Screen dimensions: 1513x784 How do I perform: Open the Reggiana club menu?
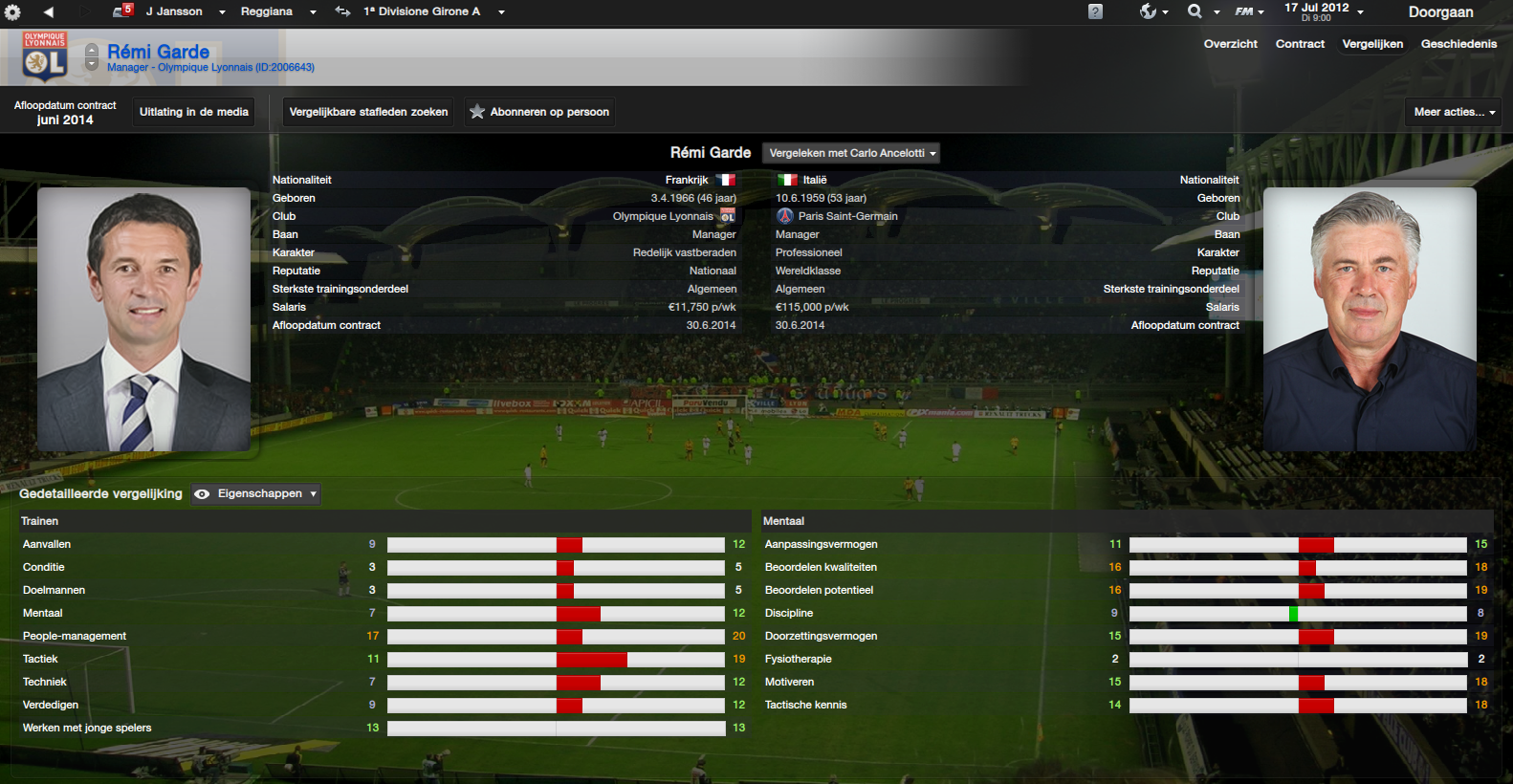pos(277,11)
